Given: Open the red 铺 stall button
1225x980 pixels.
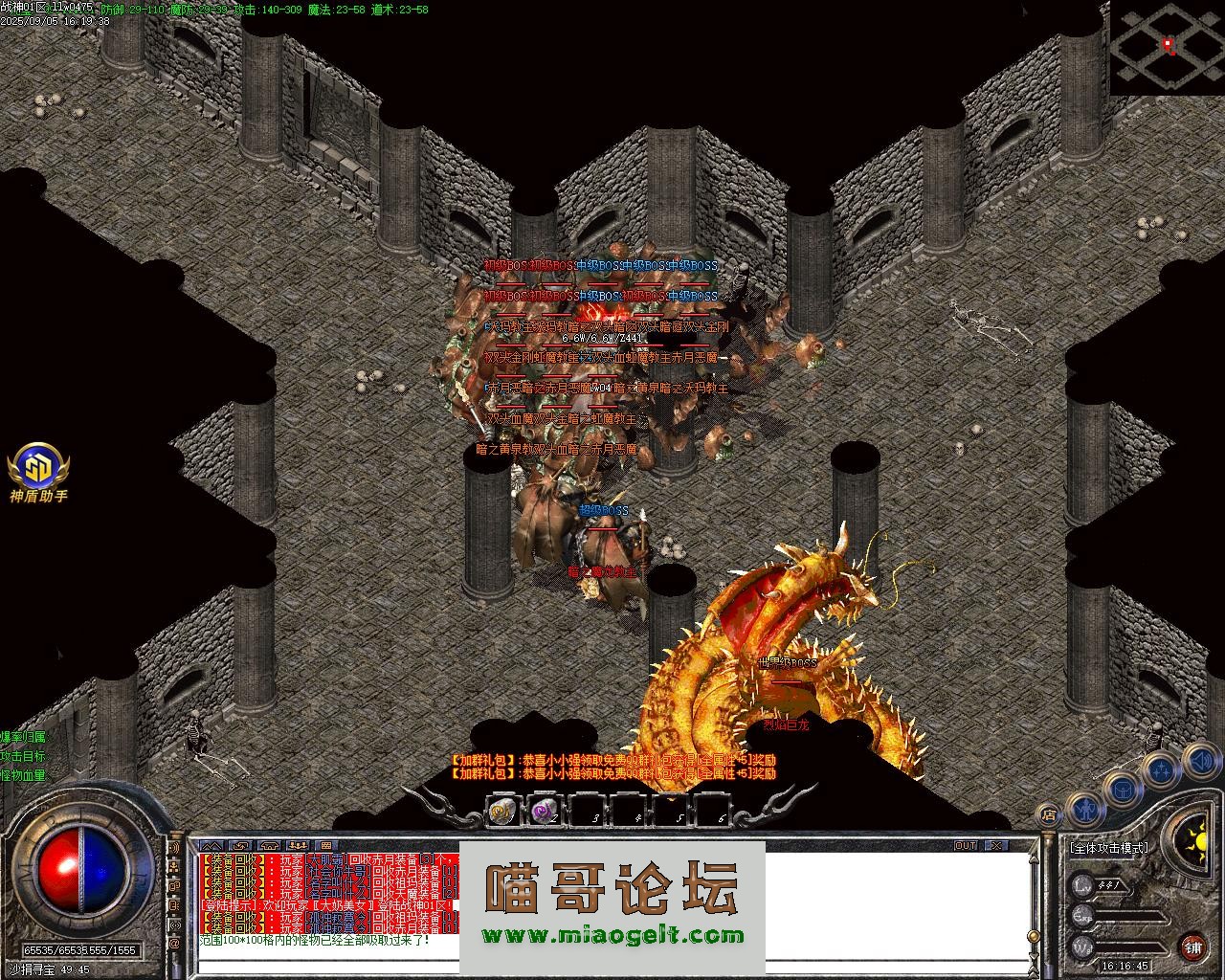Looking at the screenshot, I should (1192, 947).
